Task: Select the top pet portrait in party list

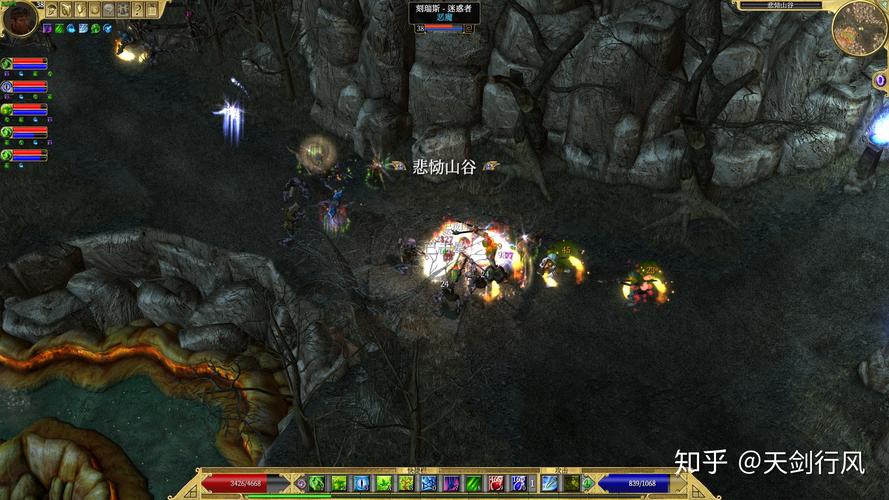Action: 7,64
